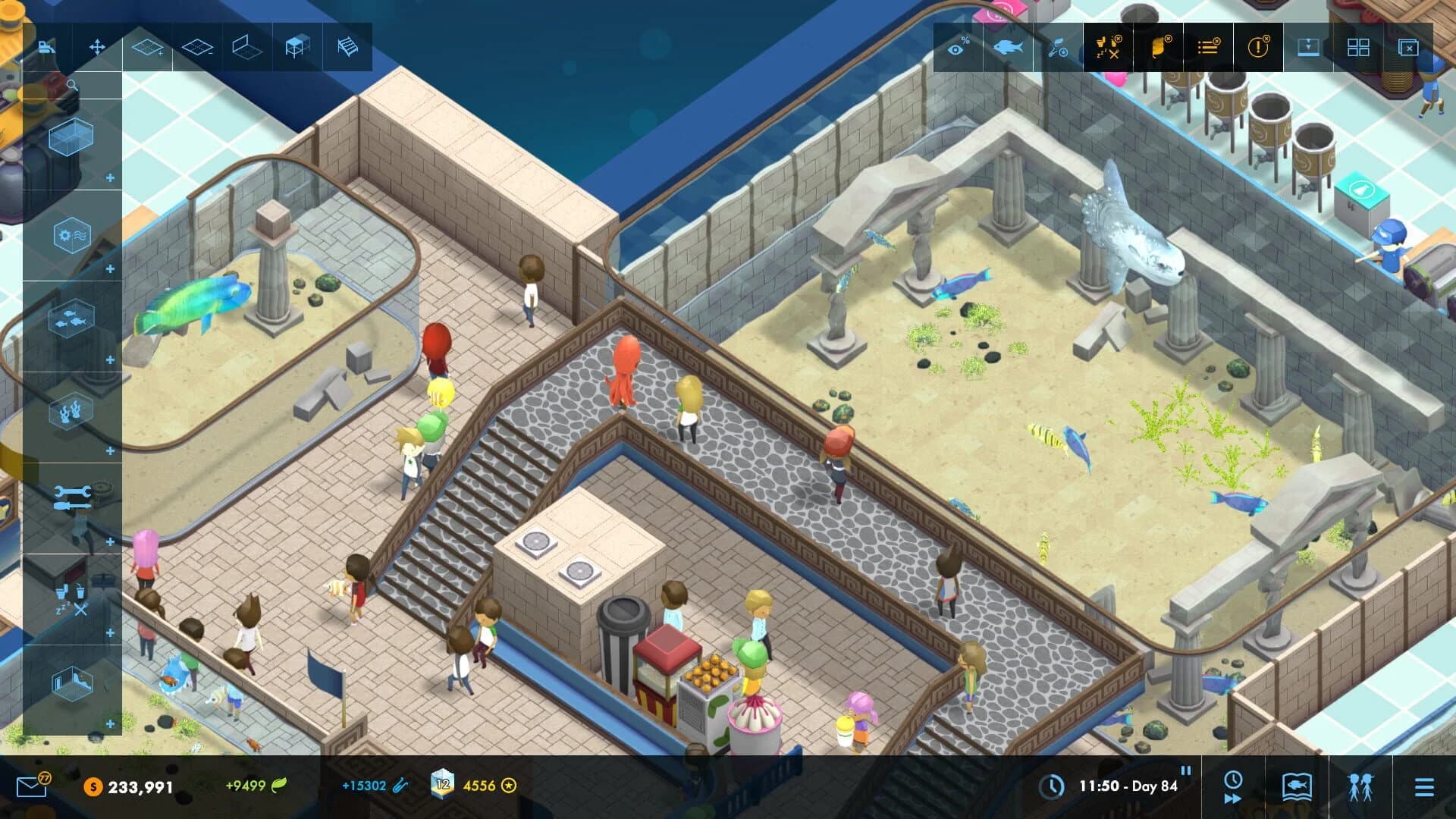Image resolution: width=1456 pixels, height=819 pixels.
Task: Open the tanks category in the sidebar
Action: tap(71, 136)
